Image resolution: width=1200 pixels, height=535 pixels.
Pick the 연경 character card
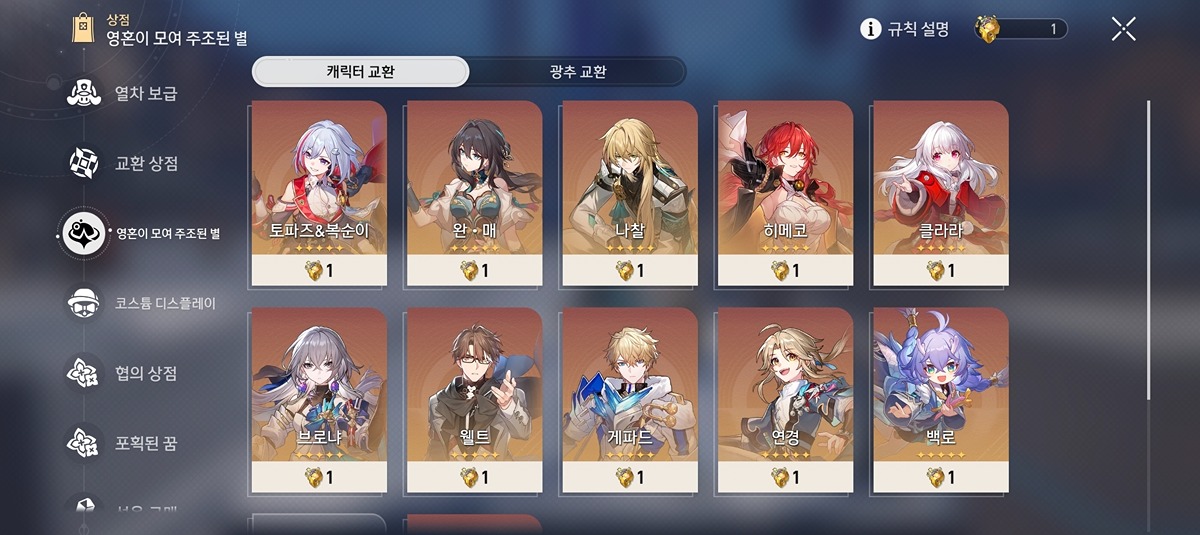tap(785, 398)
